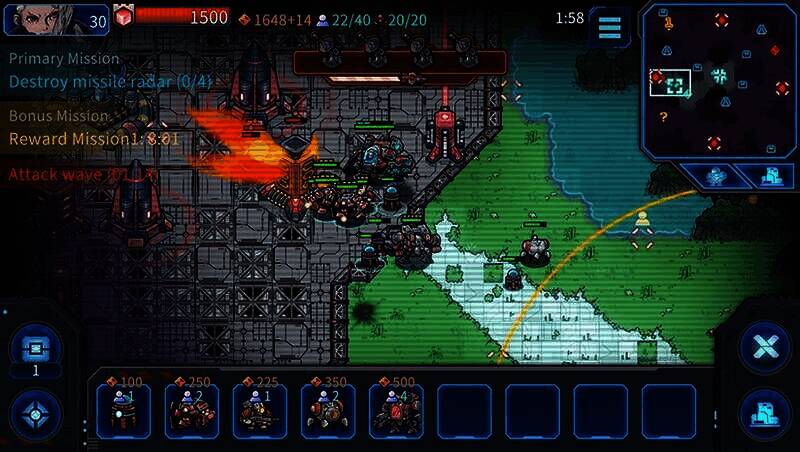The image size is (800, 452).
Task: Pick the 225-cost gunner unit card
Action: click(x=259, y=410)
